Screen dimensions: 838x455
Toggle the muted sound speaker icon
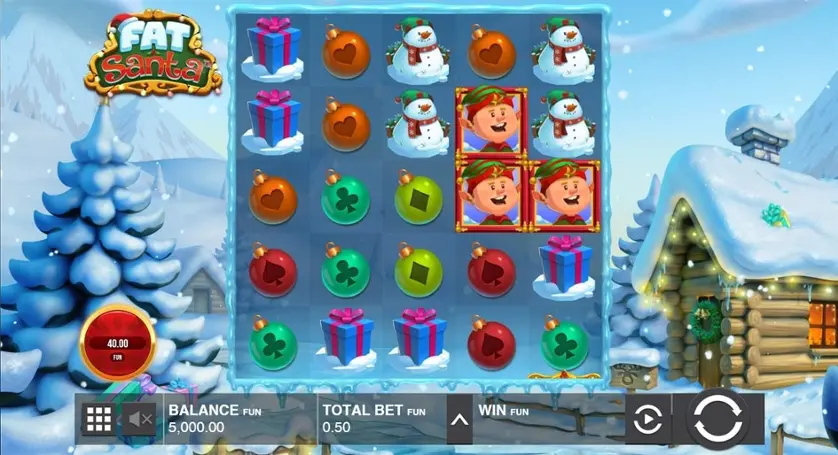139,419
